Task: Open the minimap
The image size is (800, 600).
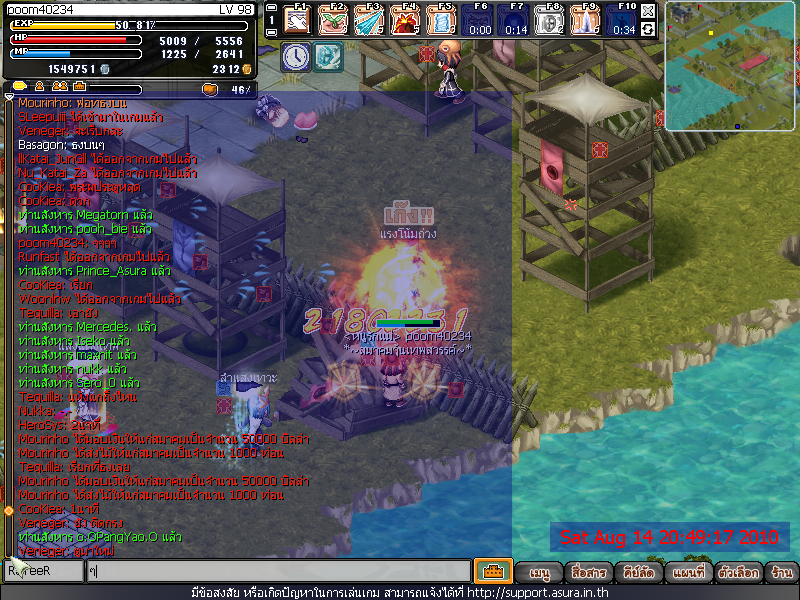Action: click(730, 66)
